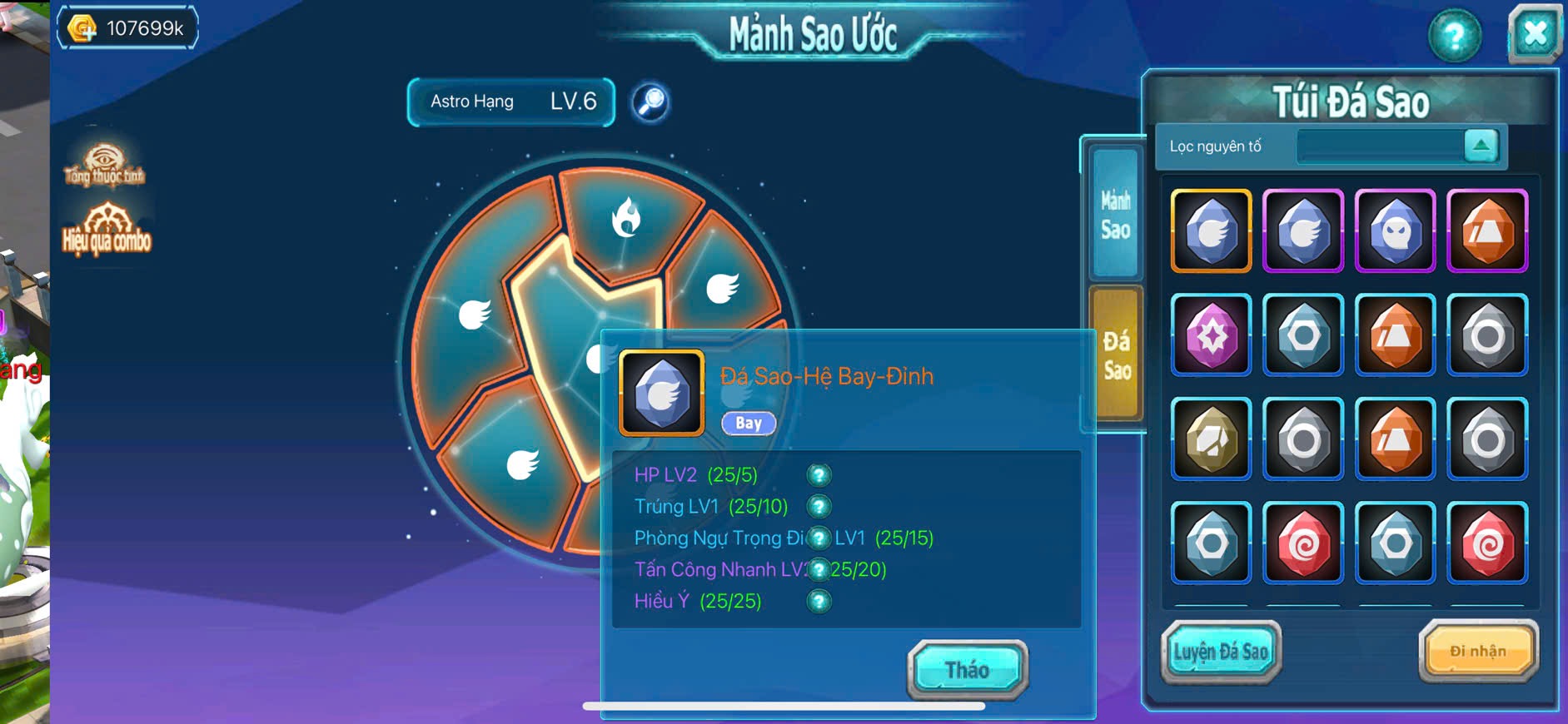Select the tan rock star stone

point(1212,439)
